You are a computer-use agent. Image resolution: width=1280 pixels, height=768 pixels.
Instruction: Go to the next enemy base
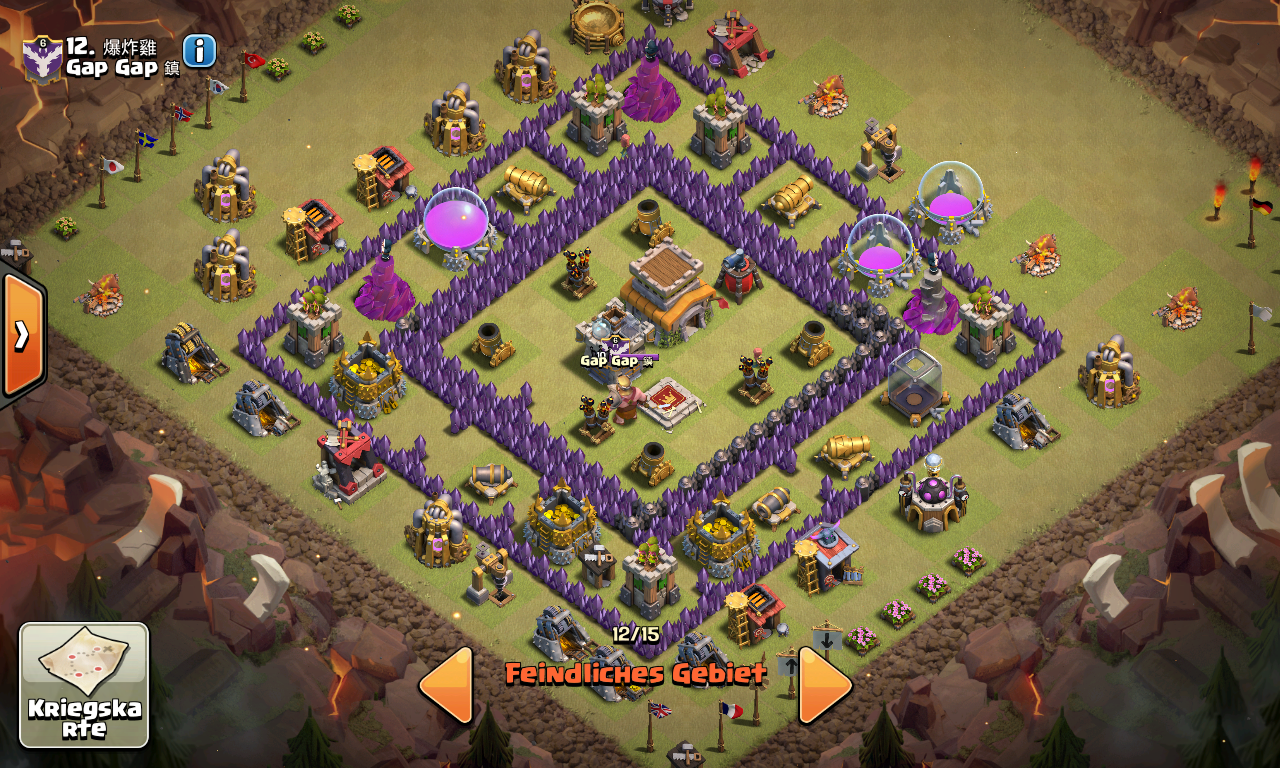click(825, 685)
